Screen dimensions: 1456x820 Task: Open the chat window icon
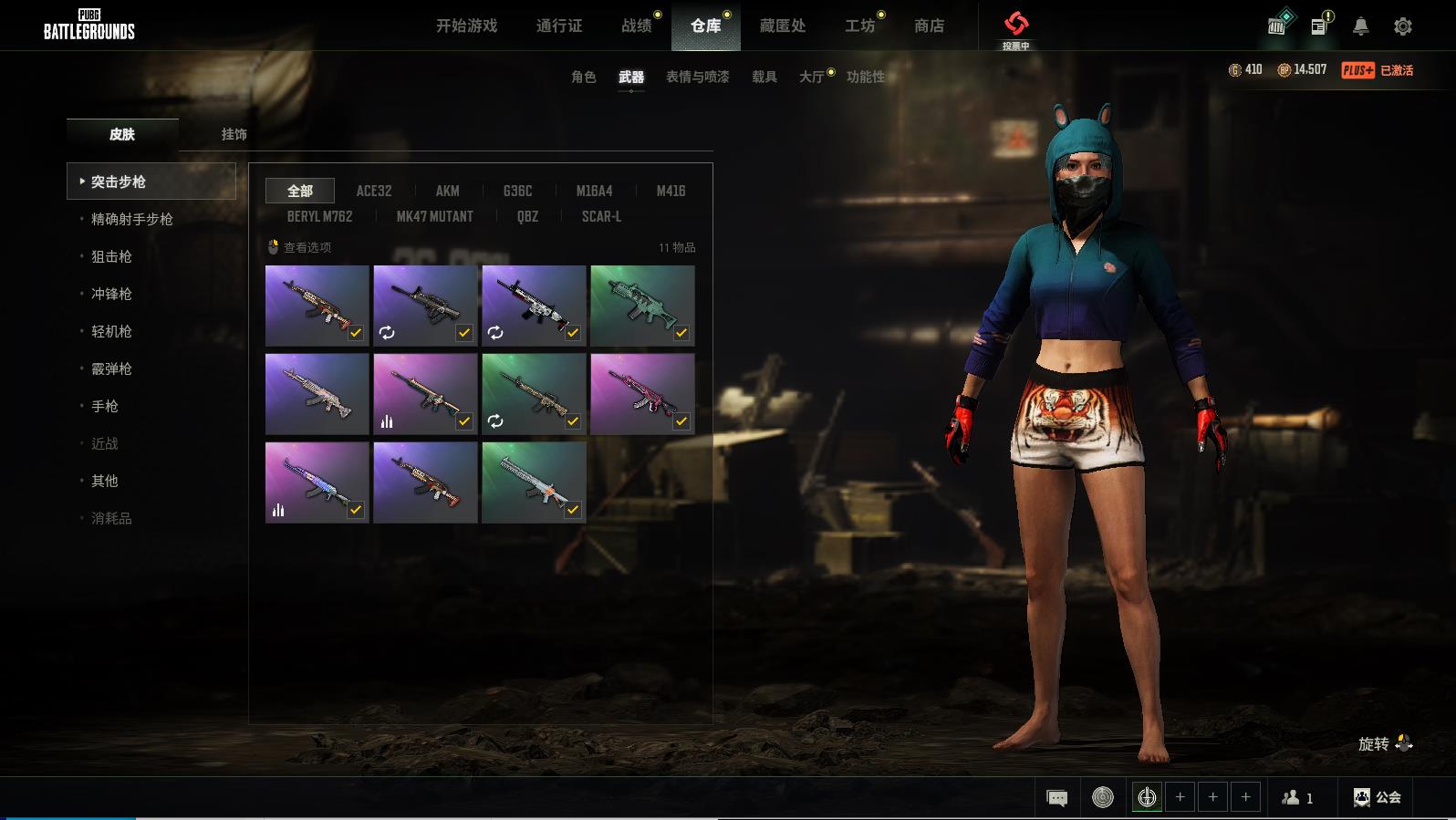pyautogui.click(x=1056, y=798)
